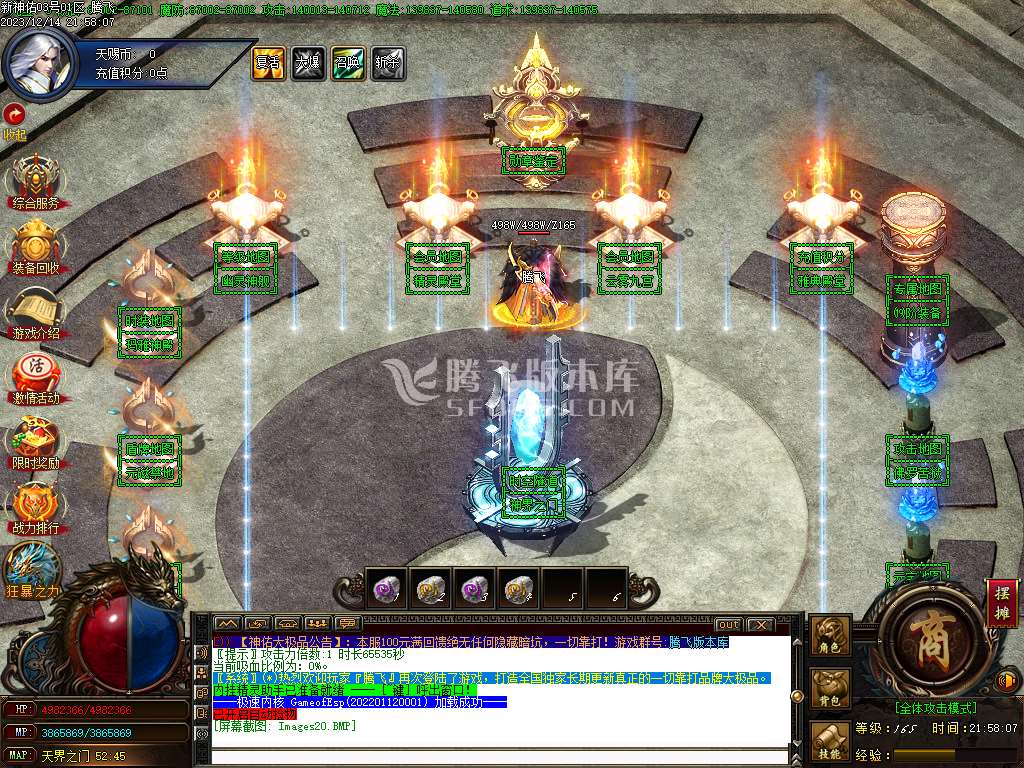1024x768 pixels.
Task: Open the 狂暴之力 dragon icon
Action: click(x=34, y=570)
